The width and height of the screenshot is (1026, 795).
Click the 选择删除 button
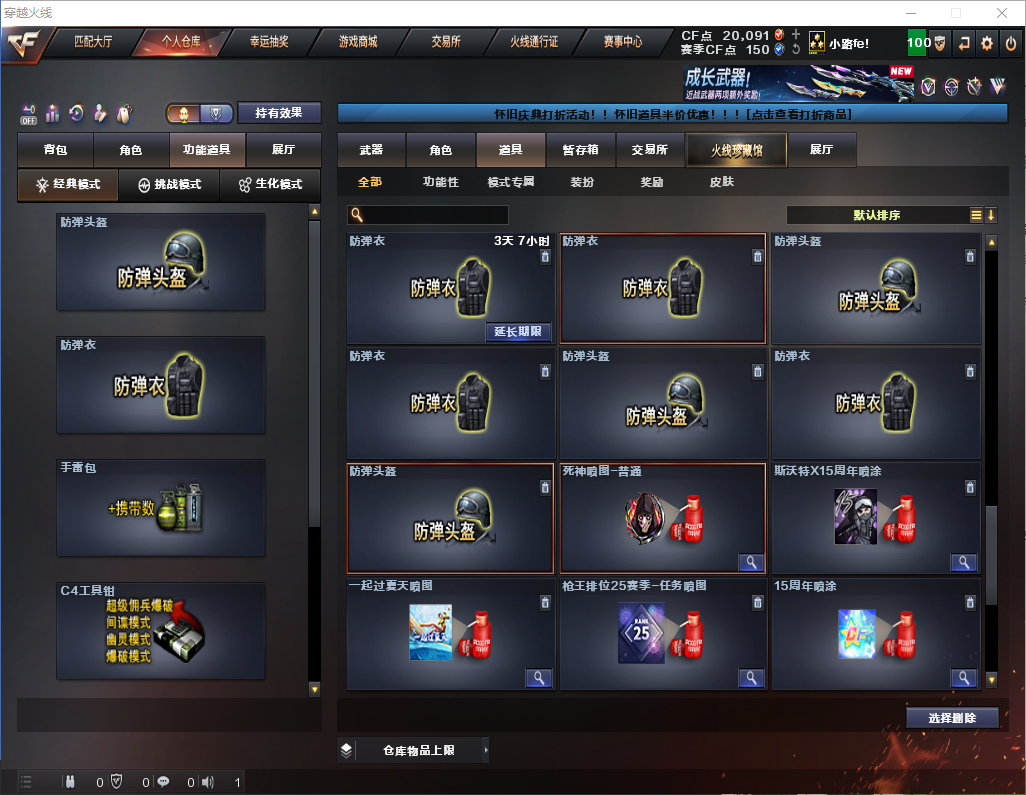[952, 718]
